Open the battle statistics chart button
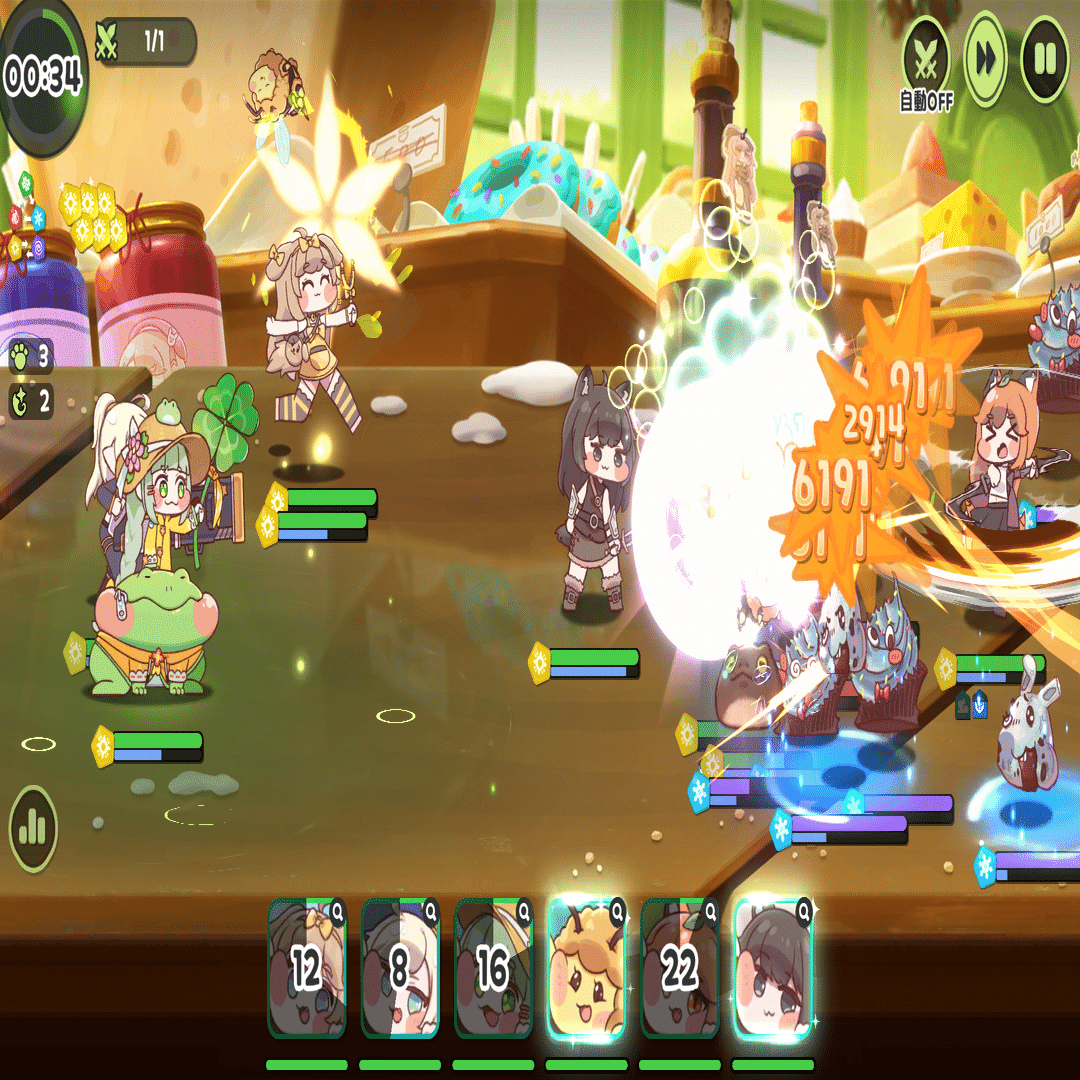 33,827
